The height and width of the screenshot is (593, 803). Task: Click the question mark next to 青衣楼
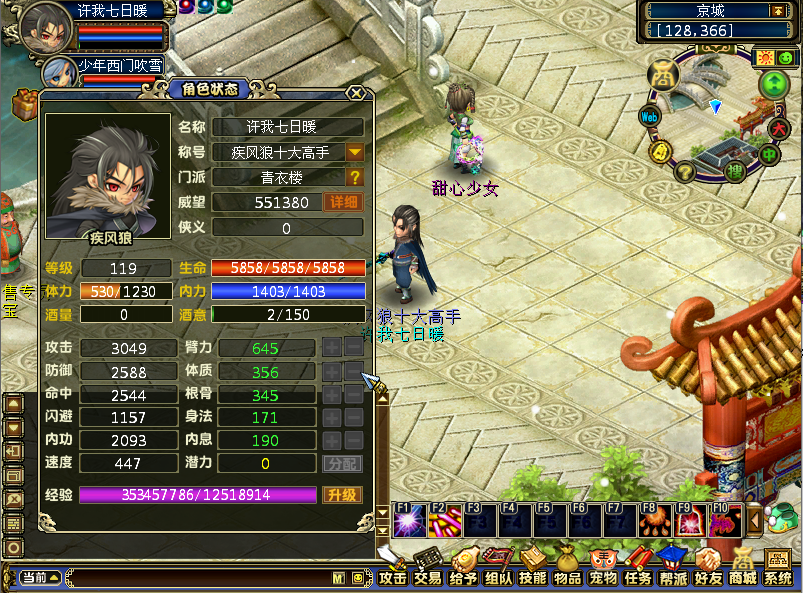coord(355,177)
